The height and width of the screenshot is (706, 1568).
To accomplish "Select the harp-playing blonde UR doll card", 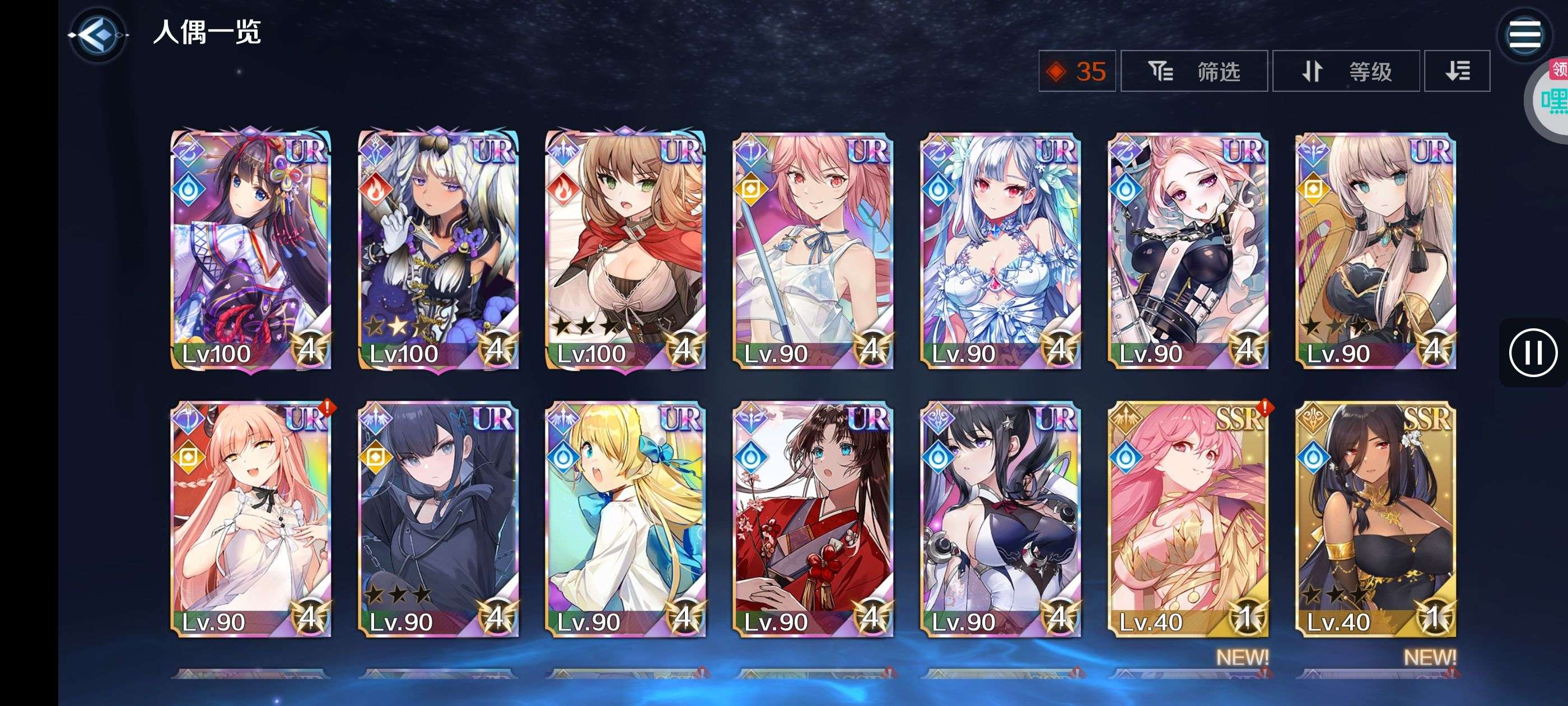I will [x=1376, y=250].
